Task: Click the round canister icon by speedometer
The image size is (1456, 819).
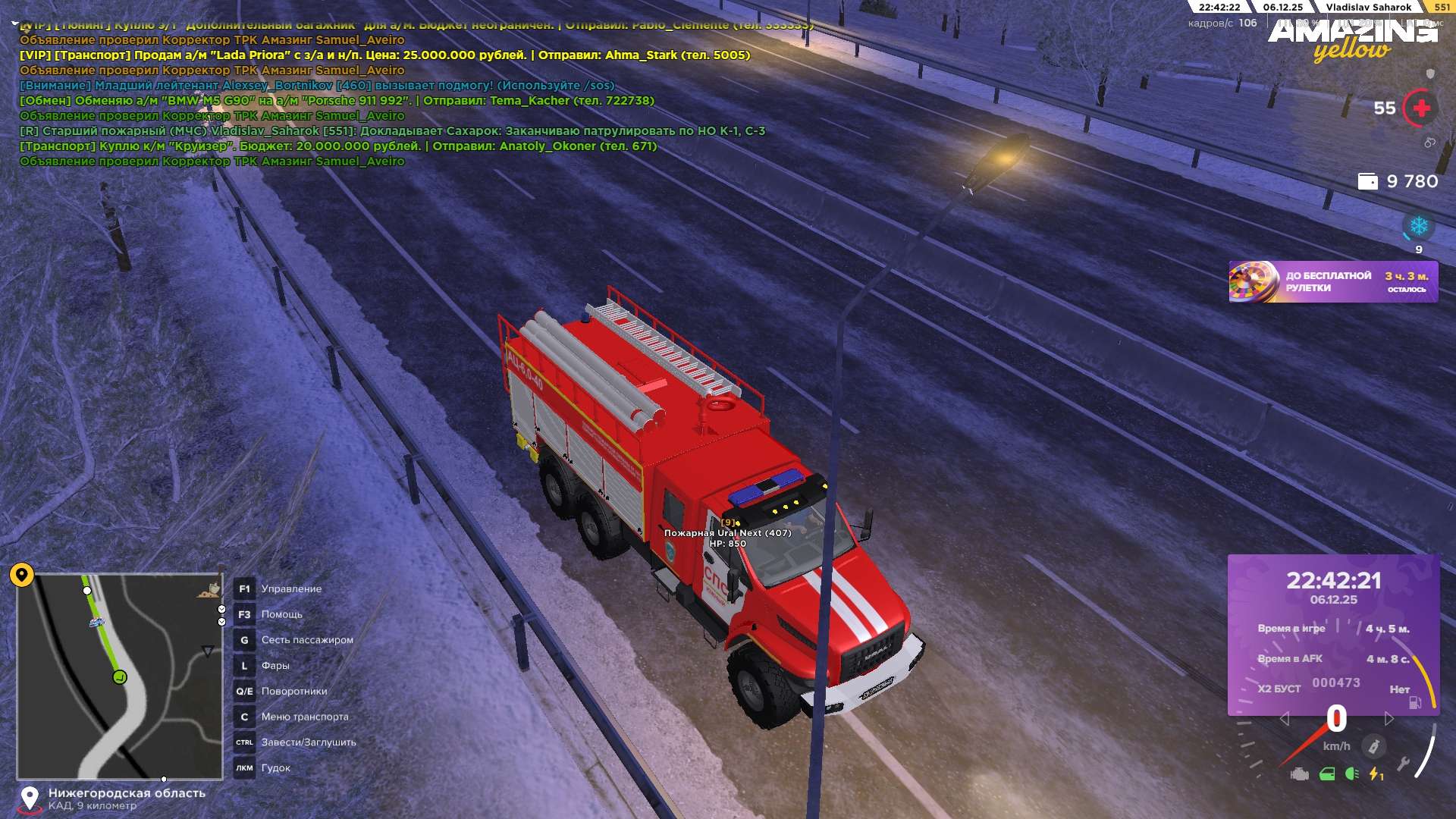Action: pyautogui.click(x=1373, y=746)
